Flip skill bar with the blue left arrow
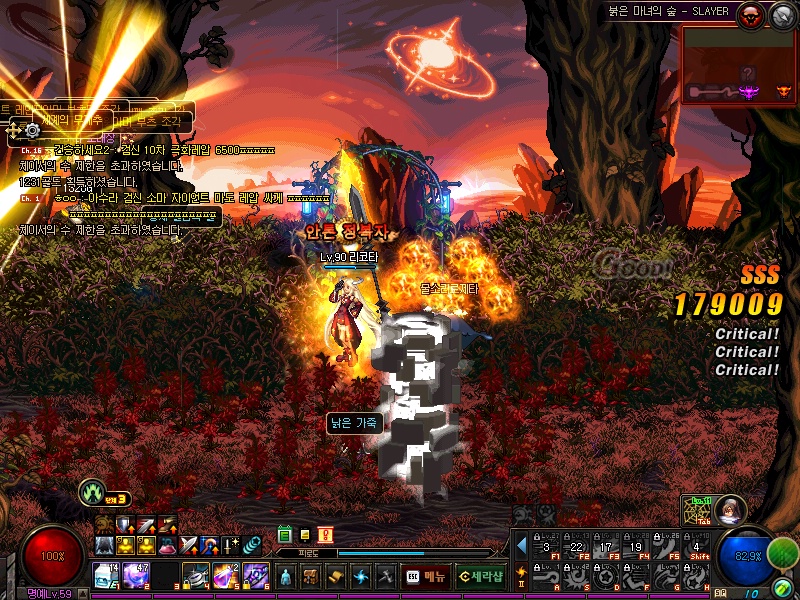This screenshot has width=800, height=600. click(521, 546)
